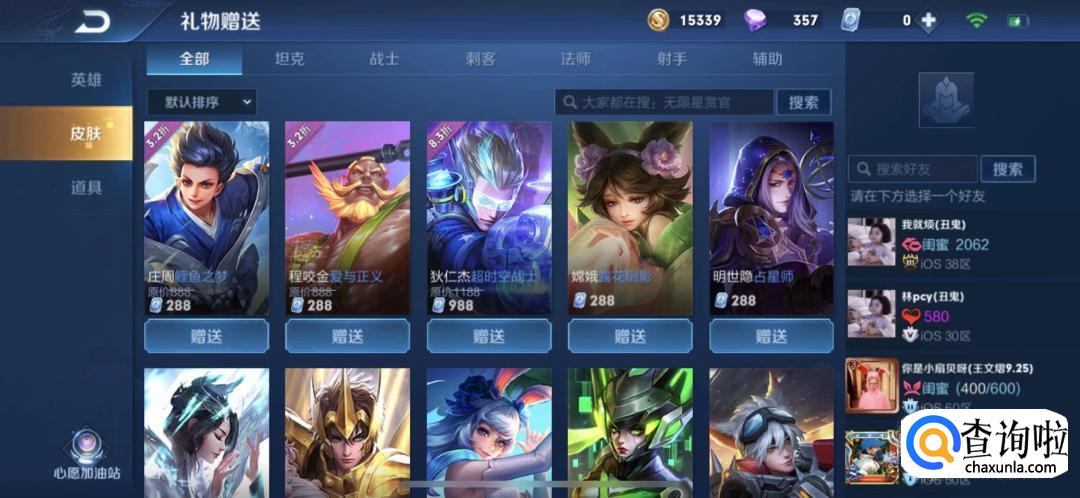
Task: Open the 法师 tab
Action: (x=576, y=59)
